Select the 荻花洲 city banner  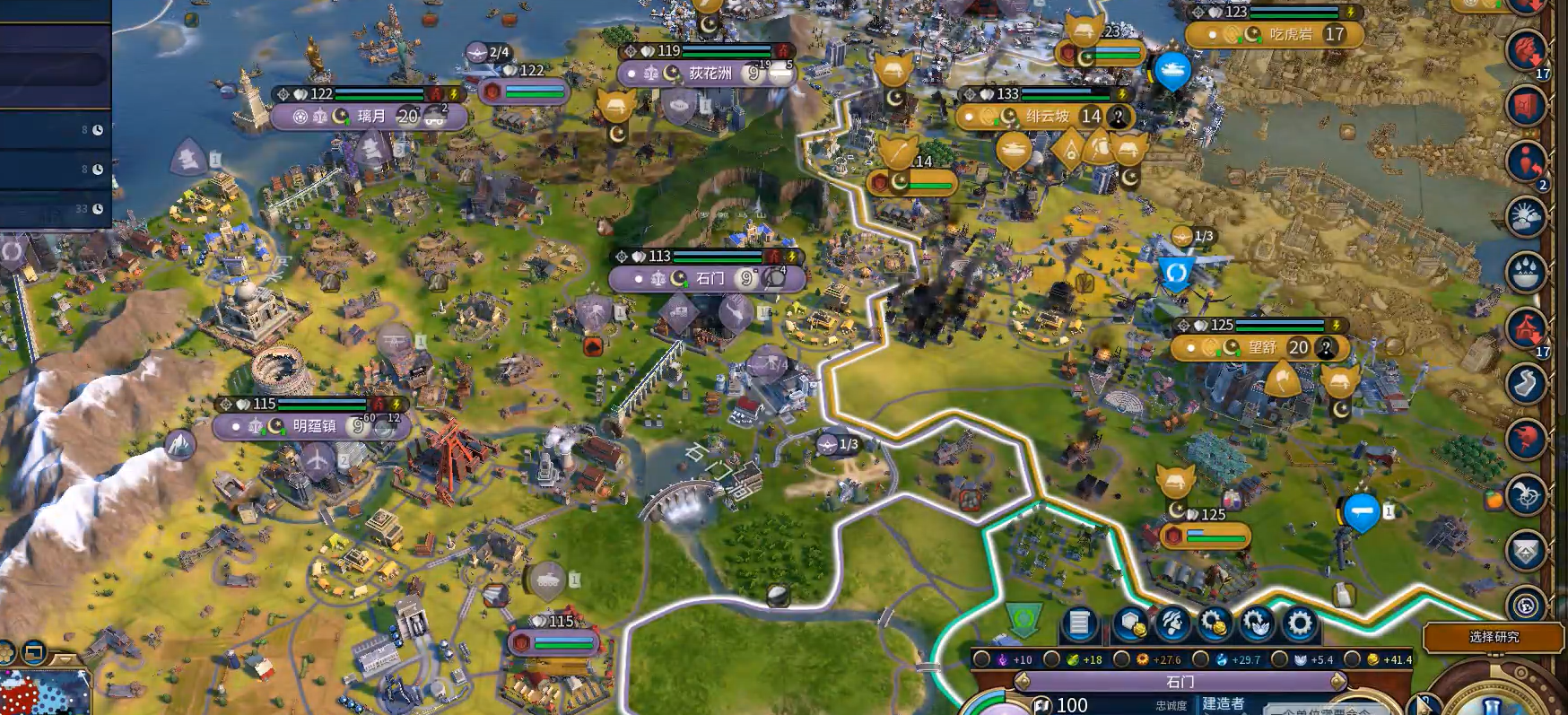coord(709,74)
